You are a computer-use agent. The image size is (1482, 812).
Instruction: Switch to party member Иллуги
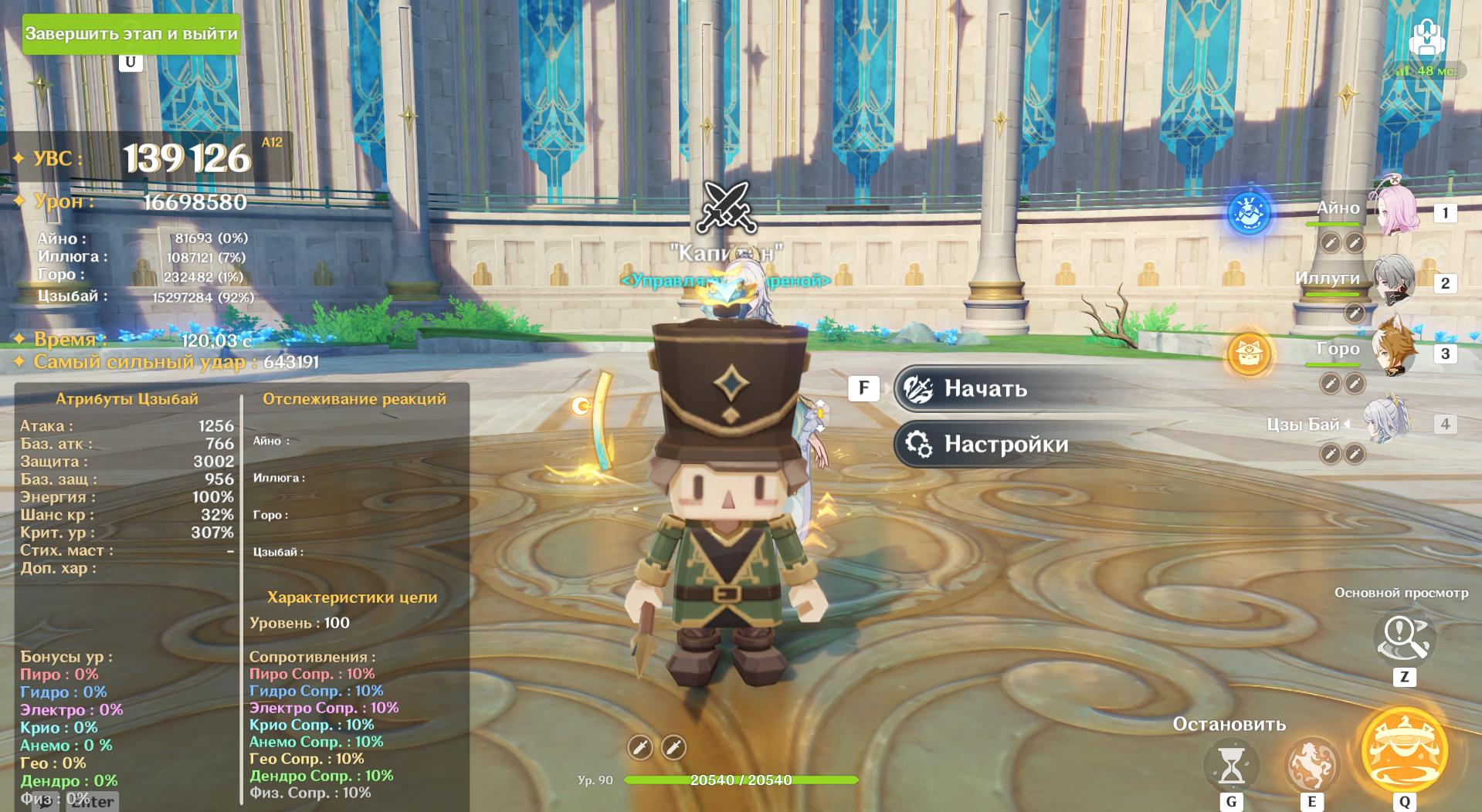[x=1393, y=281]
